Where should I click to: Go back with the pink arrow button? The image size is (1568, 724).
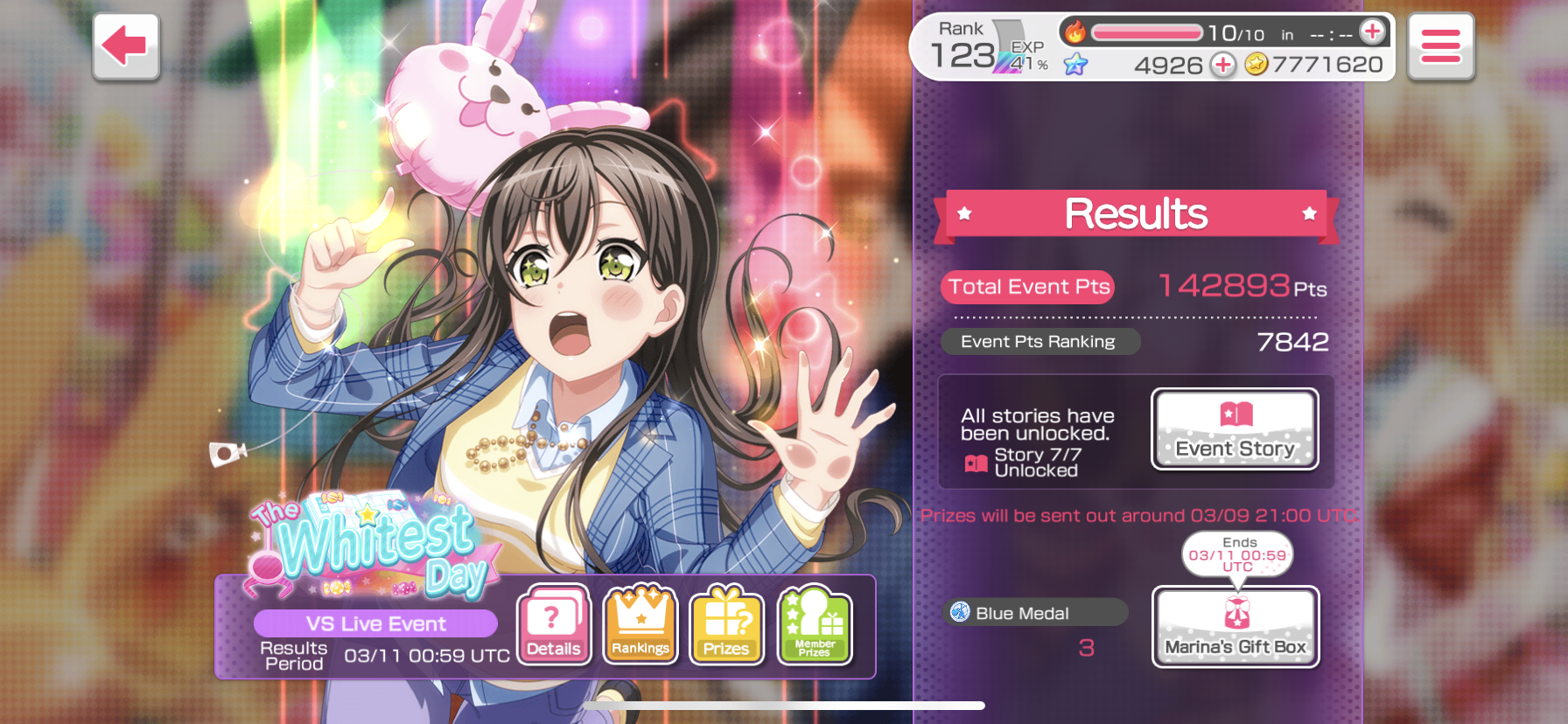[126, 46]
